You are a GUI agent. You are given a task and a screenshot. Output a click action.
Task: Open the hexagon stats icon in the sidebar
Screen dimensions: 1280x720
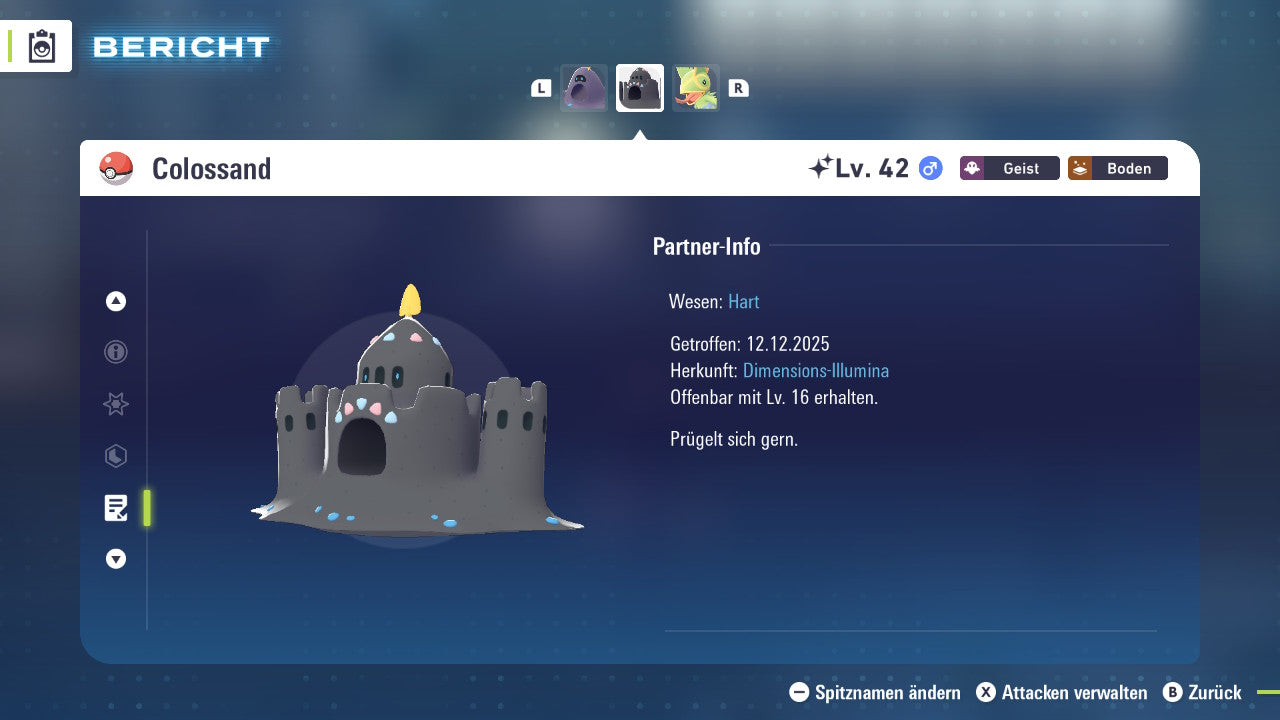[115, 456]
